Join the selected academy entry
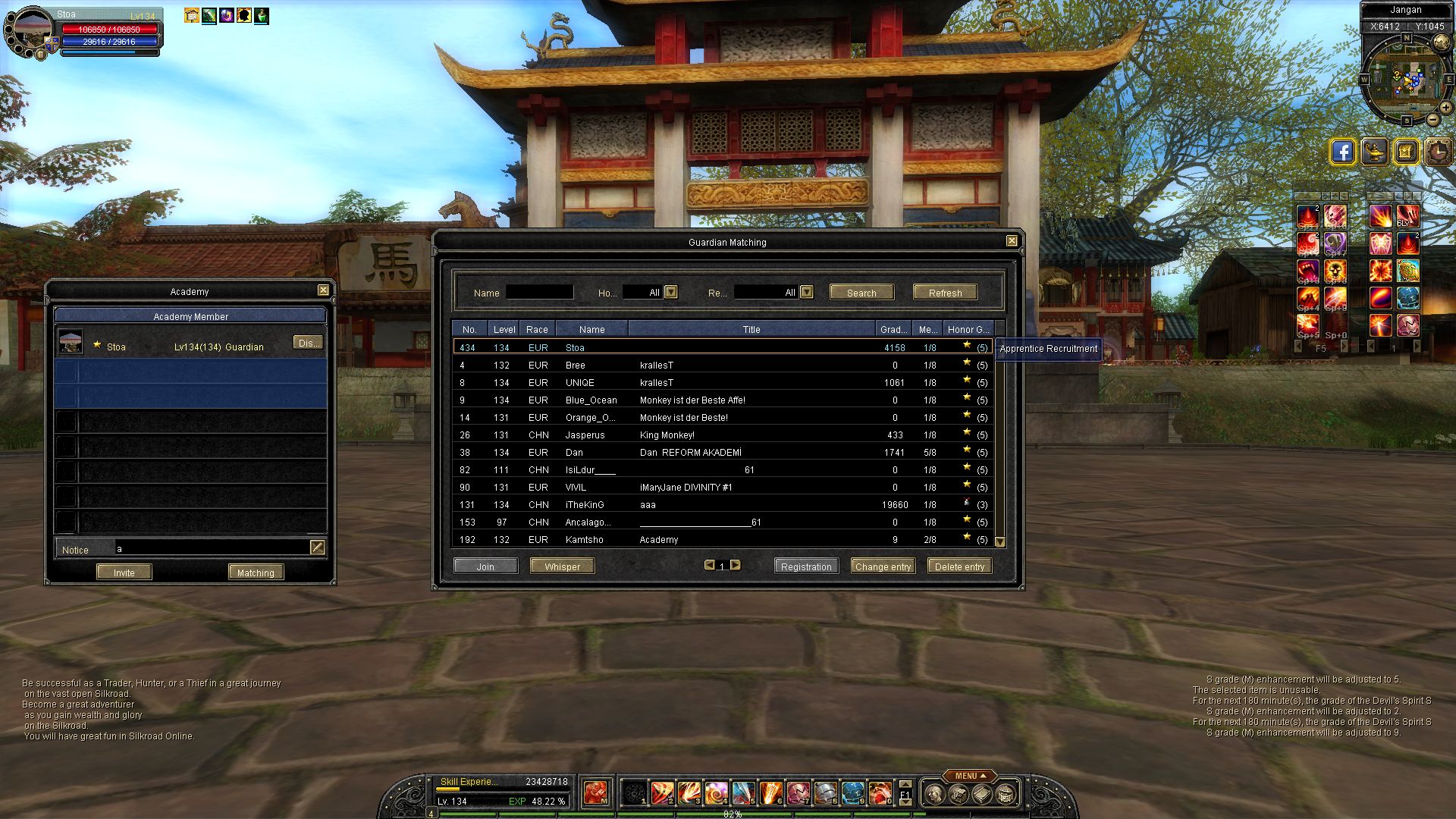Image resolution: width=1456 pixels, height=819 pixels. tap(485, 566)
